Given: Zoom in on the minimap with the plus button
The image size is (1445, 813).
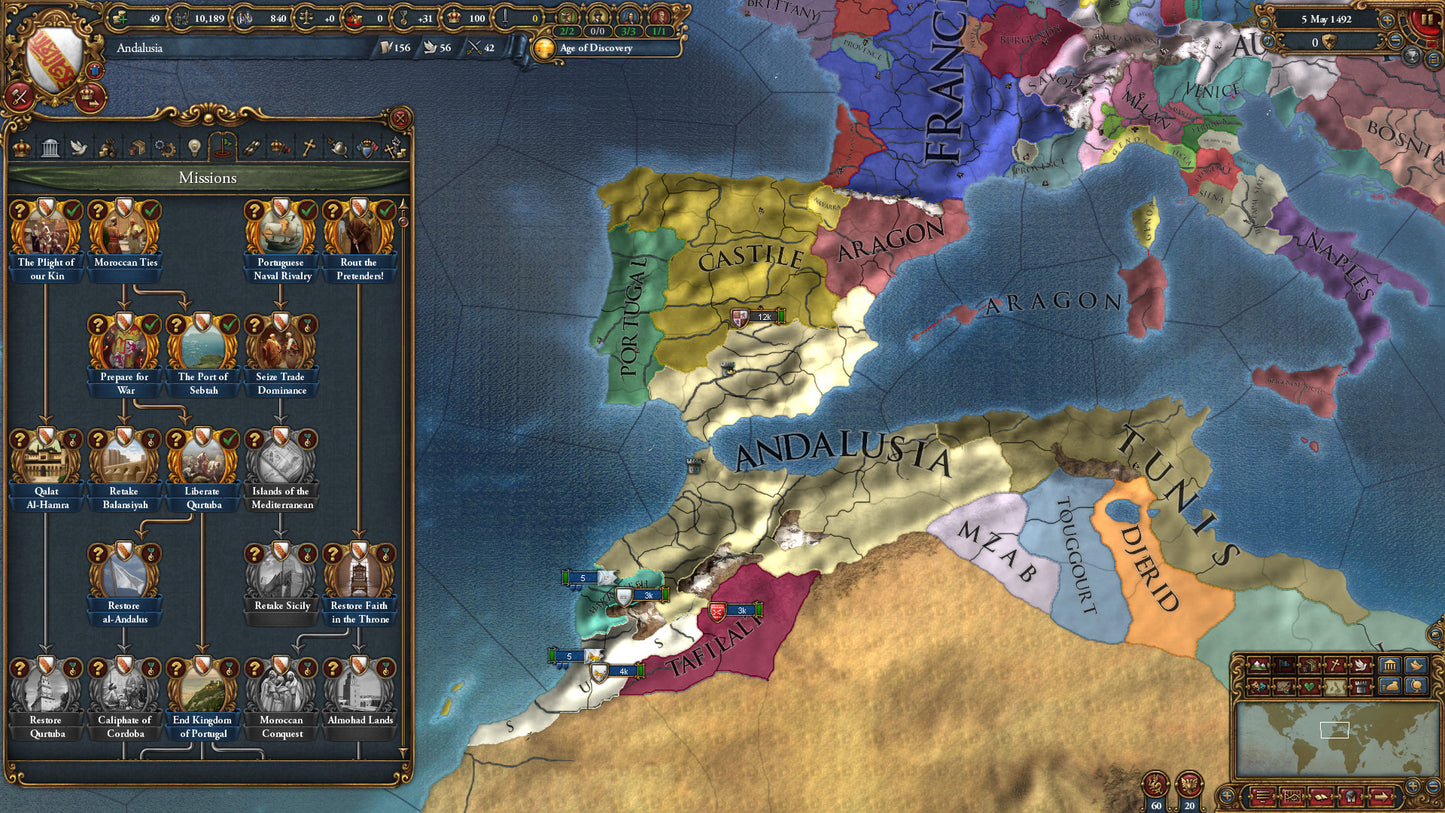Looking at the screenshot, I should [x=1413, y=784].
